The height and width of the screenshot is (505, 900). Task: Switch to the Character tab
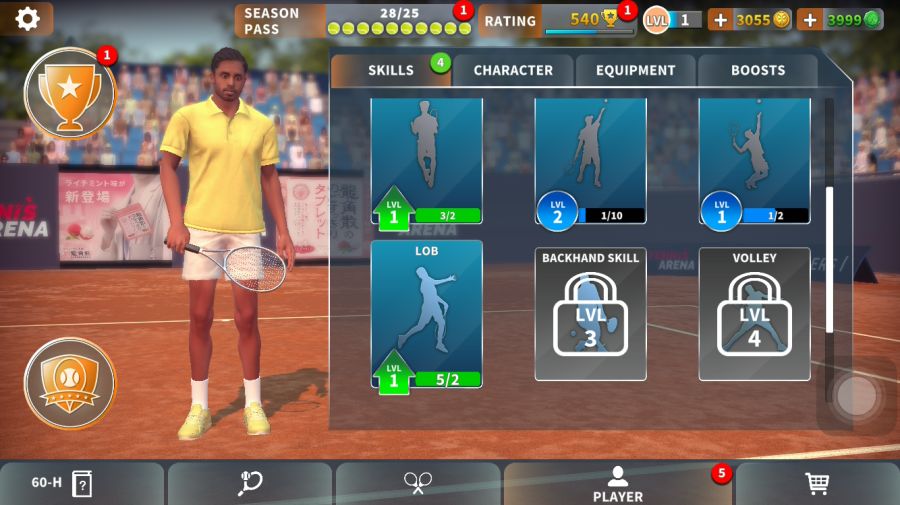(x=513, y=70)
